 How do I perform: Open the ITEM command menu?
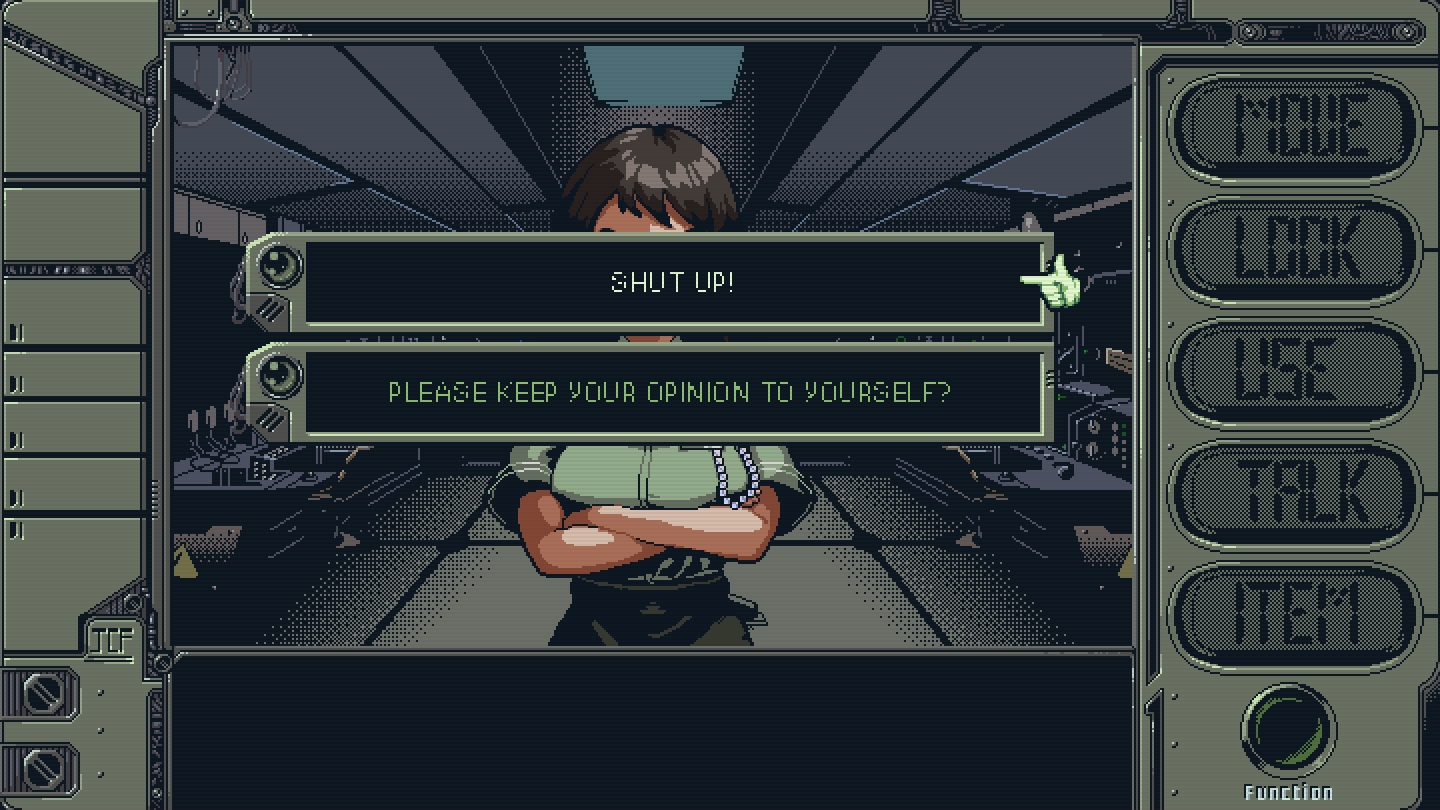(x=1296, y=615)
